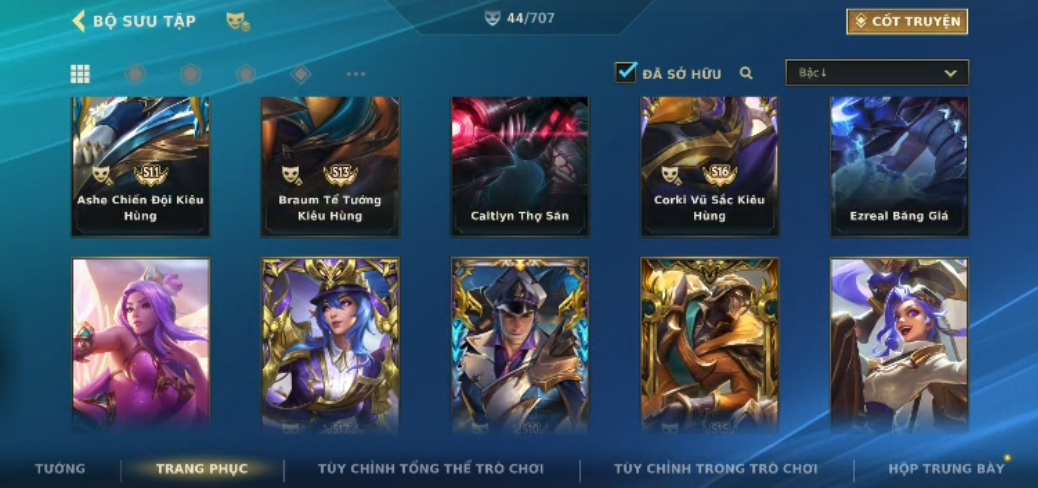Switch to the Tướng tab
The width and height of the screenshot is (1038, 488).
coord(60,468)
